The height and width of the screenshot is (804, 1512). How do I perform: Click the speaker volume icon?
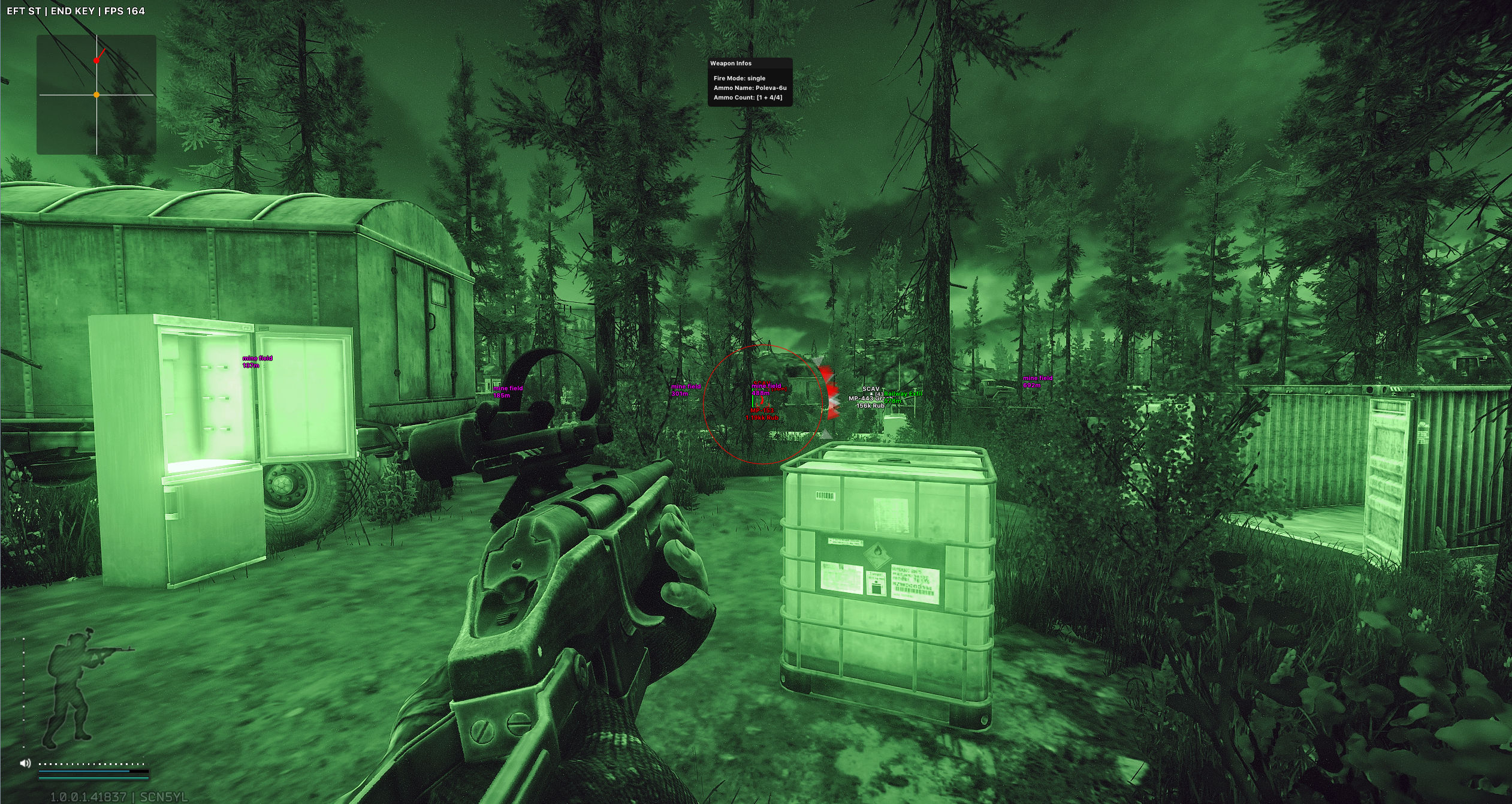click(x=25, y=763)
